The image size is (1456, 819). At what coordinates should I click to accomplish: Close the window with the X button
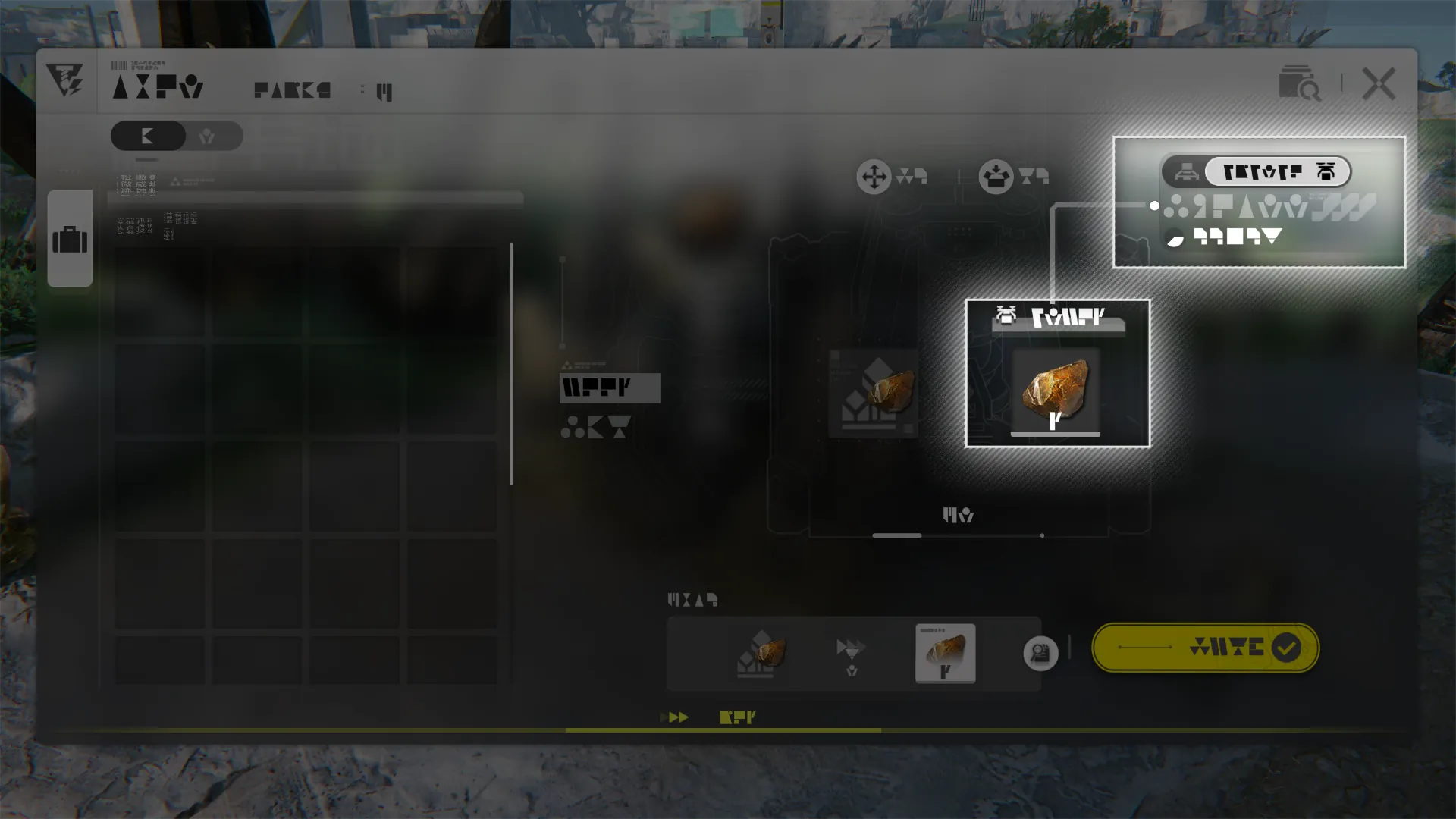click(x=1378, y=83)
